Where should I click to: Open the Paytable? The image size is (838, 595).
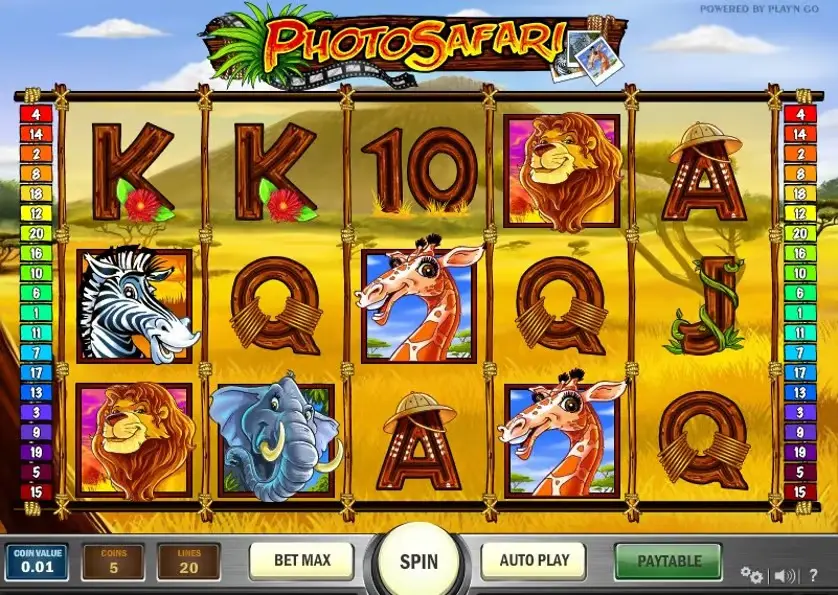pyautogui.click(x=669, y=560)
